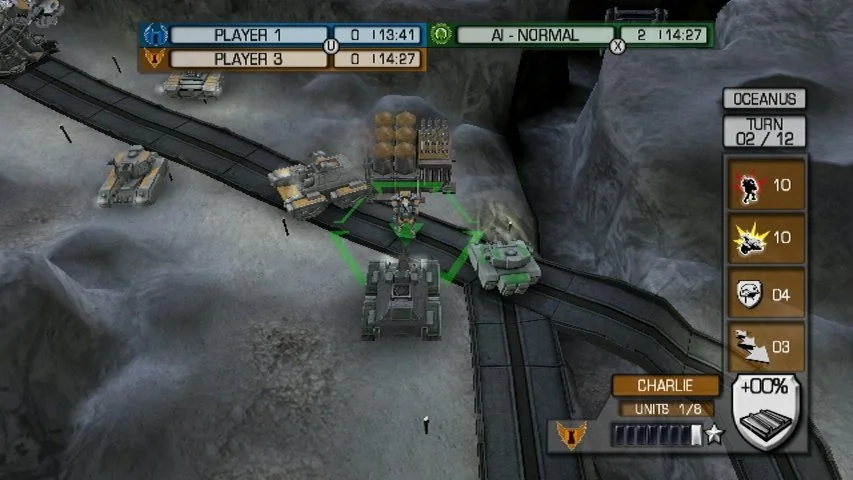Viewport: 853px width, 480px height.
Task: Select the vehicle attack stat tile
Action: pos(765,238)
